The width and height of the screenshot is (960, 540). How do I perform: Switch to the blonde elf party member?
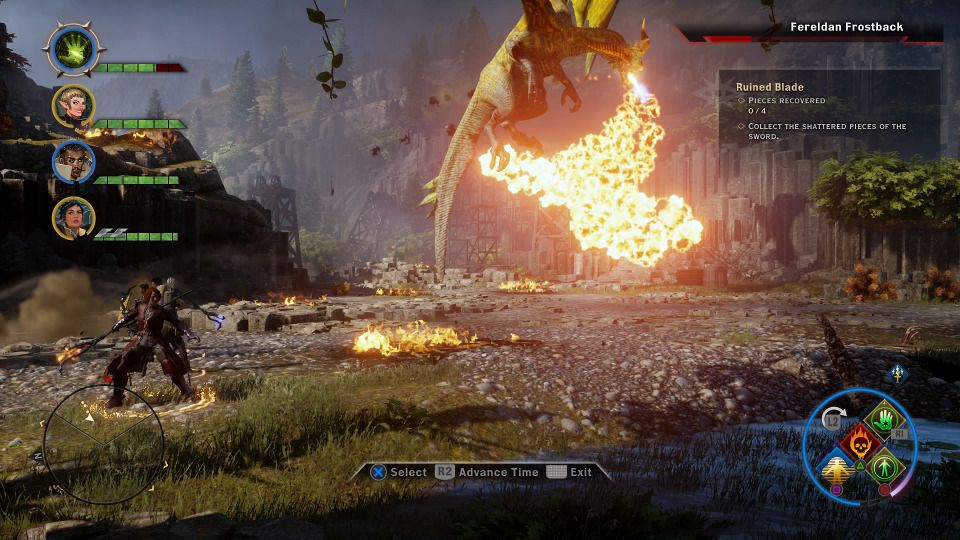tap(74, 106)
